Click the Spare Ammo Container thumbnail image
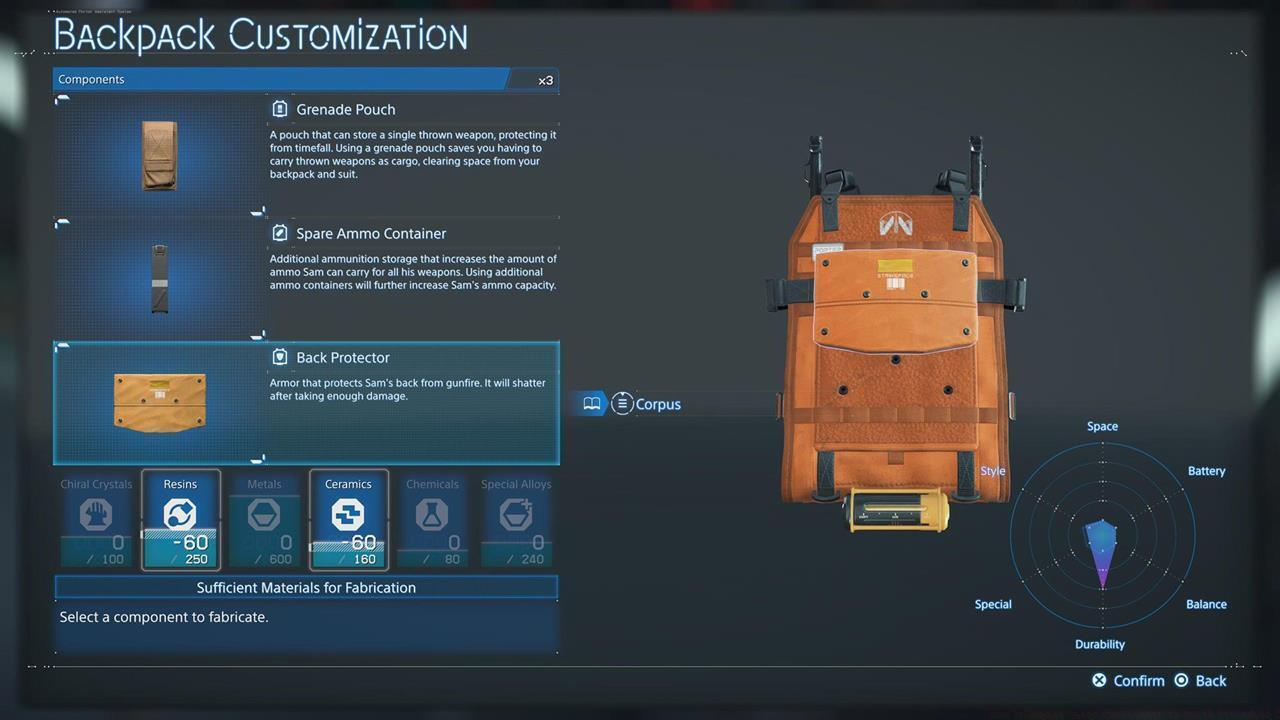1280x720 pixels. (159, 279)
